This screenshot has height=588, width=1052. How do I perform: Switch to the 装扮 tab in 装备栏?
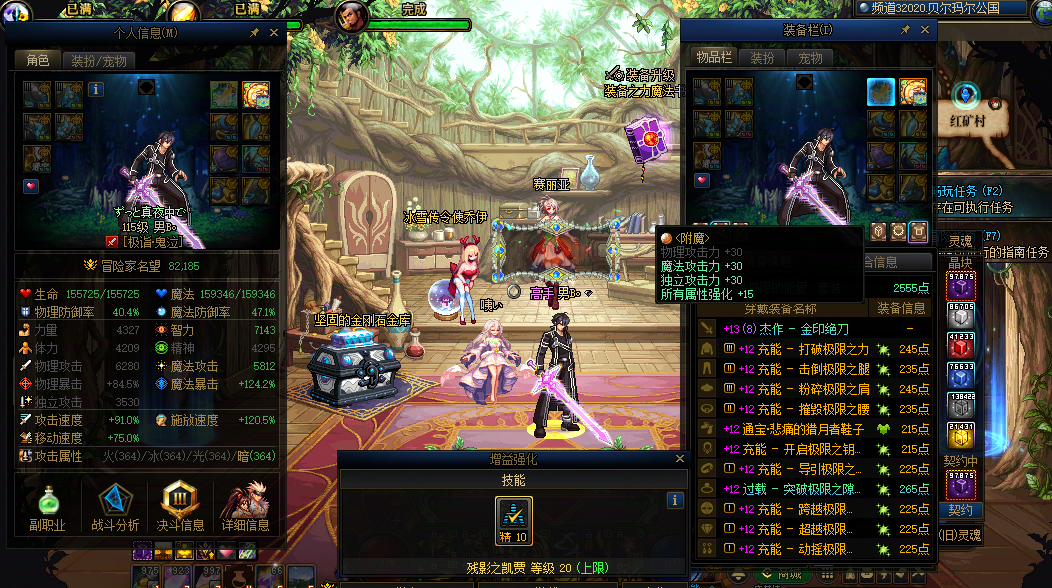pyautogui.click(x=762, y=58)
